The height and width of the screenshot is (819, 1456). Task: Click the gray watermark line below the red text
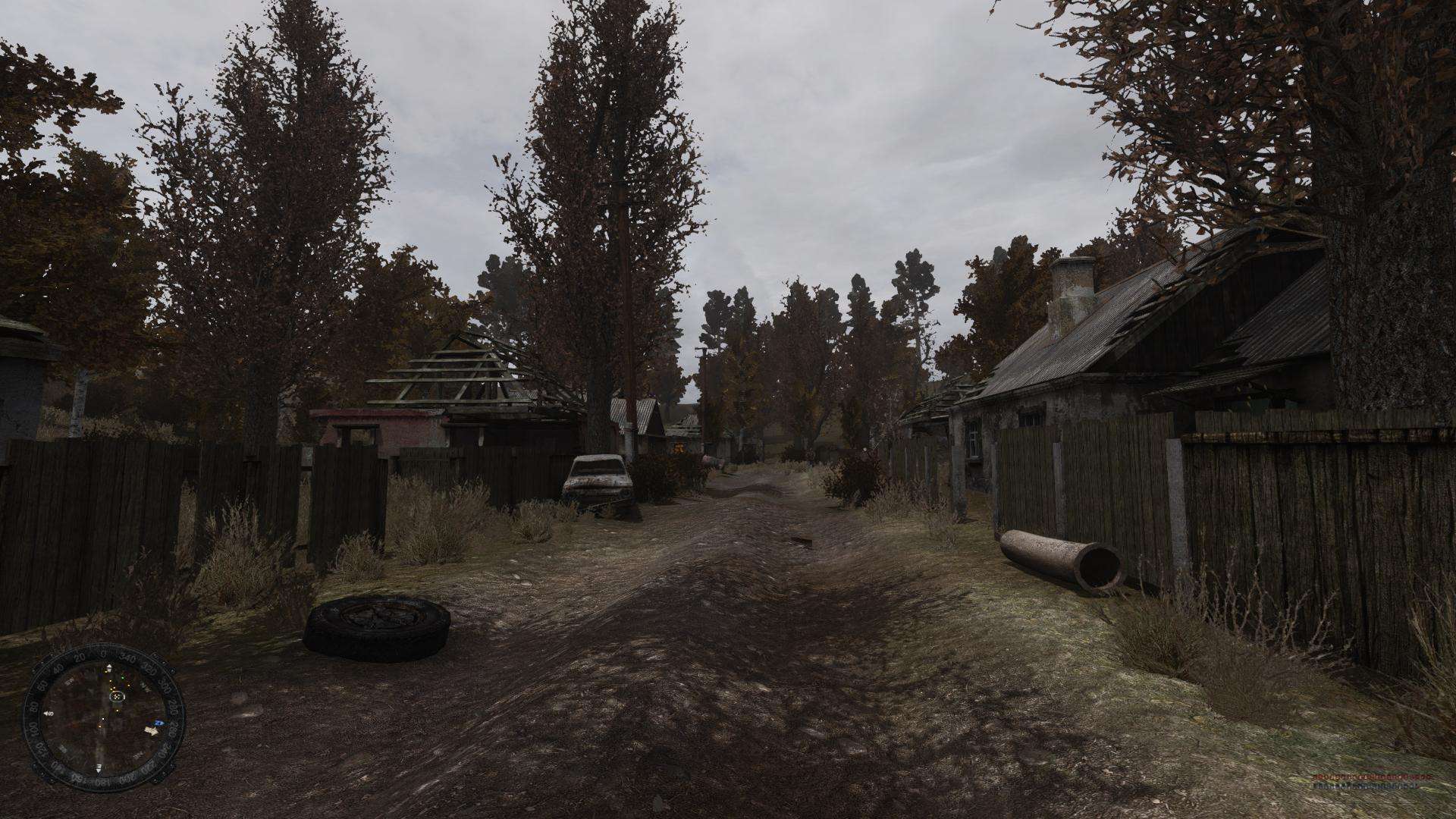[1365, 786]
